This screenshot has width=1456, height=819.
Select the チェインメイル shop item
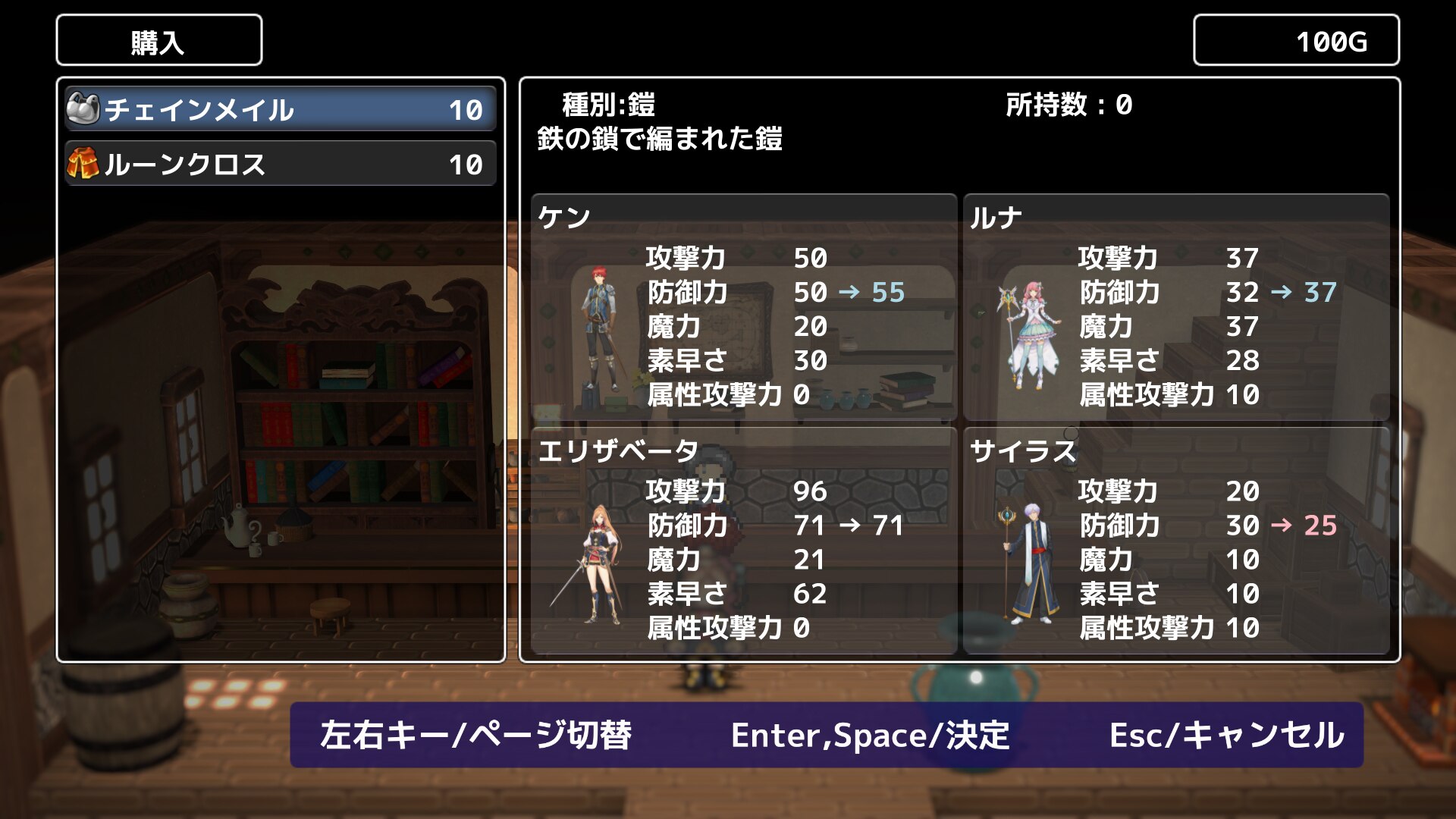pyautogui.click(x=280, y=110)
